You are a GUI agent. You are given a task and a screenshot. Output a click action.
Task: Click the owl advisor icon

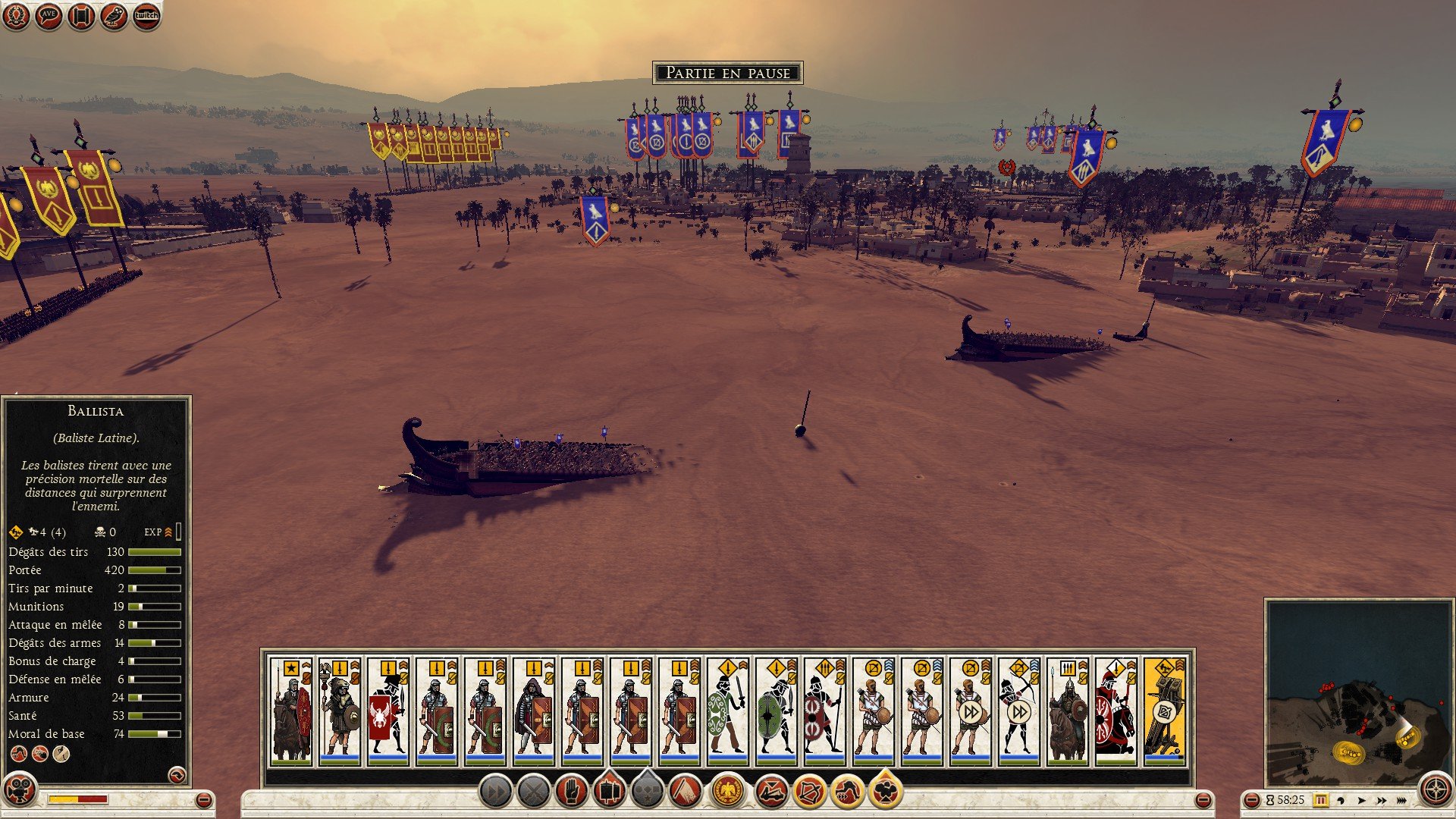(x=114, y=16)
